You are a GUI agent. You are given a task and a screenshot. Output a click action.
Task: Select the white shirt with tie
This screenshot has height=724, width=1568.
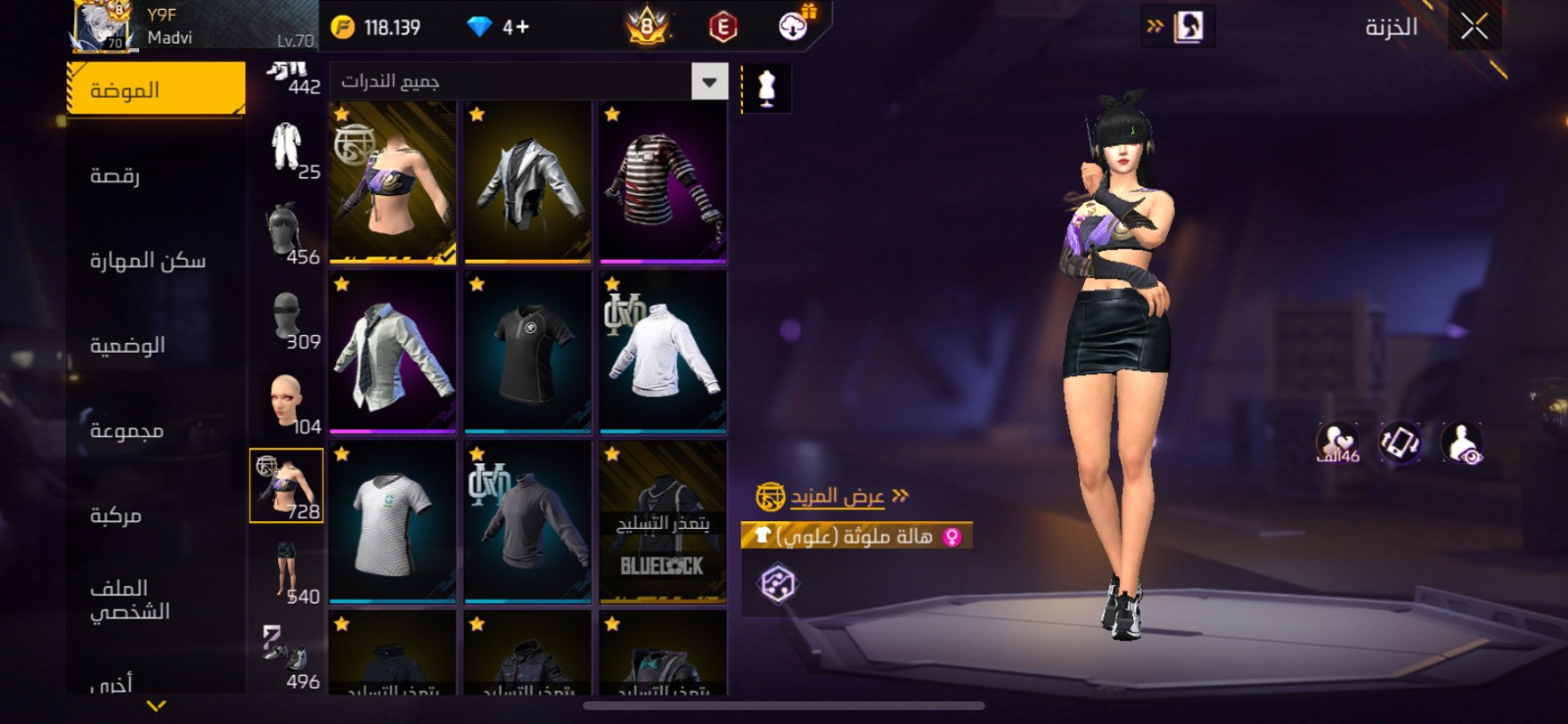(393, 353)
